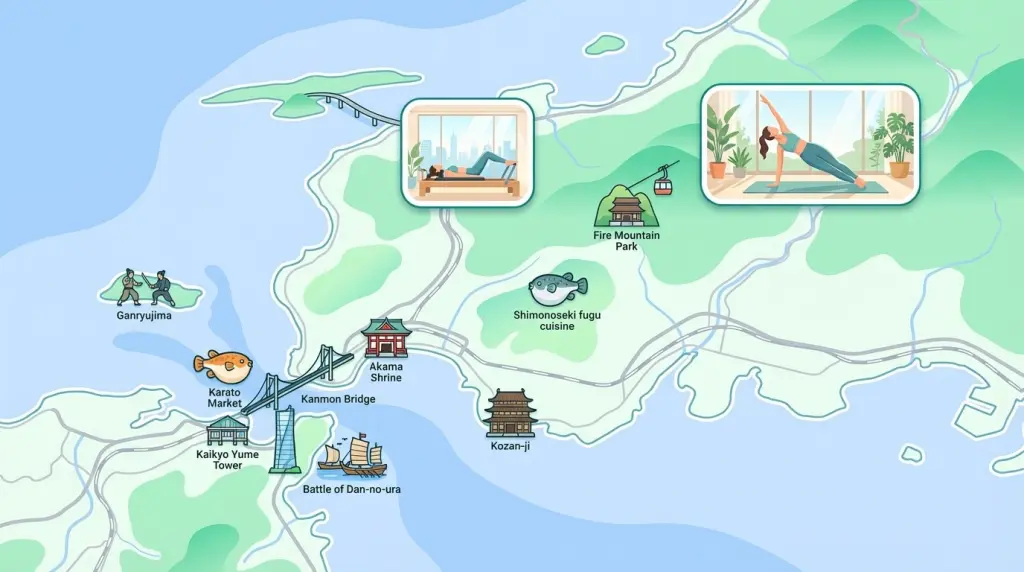Image resolution: width=1024 pixels, height=572 pixels.
Task: Open the Karato Market pufferfish marker
Action: coord(223,366)
